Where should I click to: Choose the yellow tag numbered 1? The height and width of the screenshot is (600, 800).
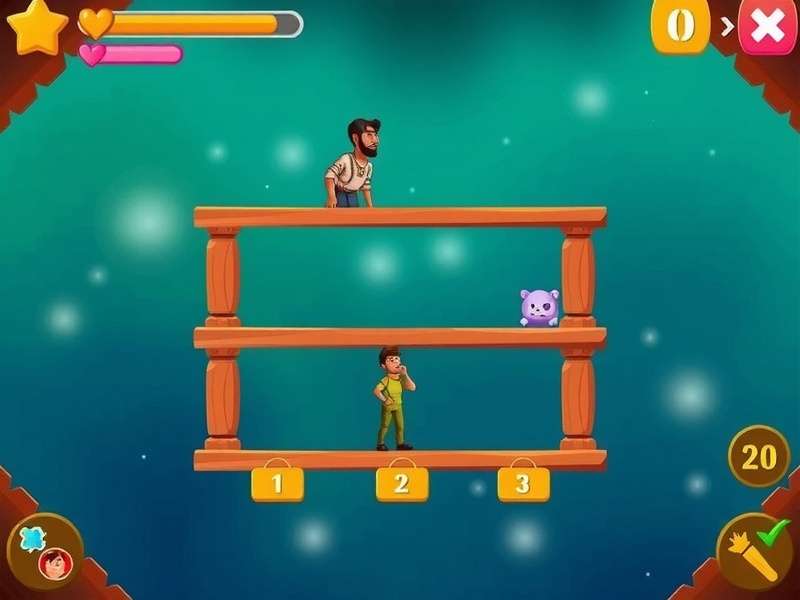(x=277, y=484)
